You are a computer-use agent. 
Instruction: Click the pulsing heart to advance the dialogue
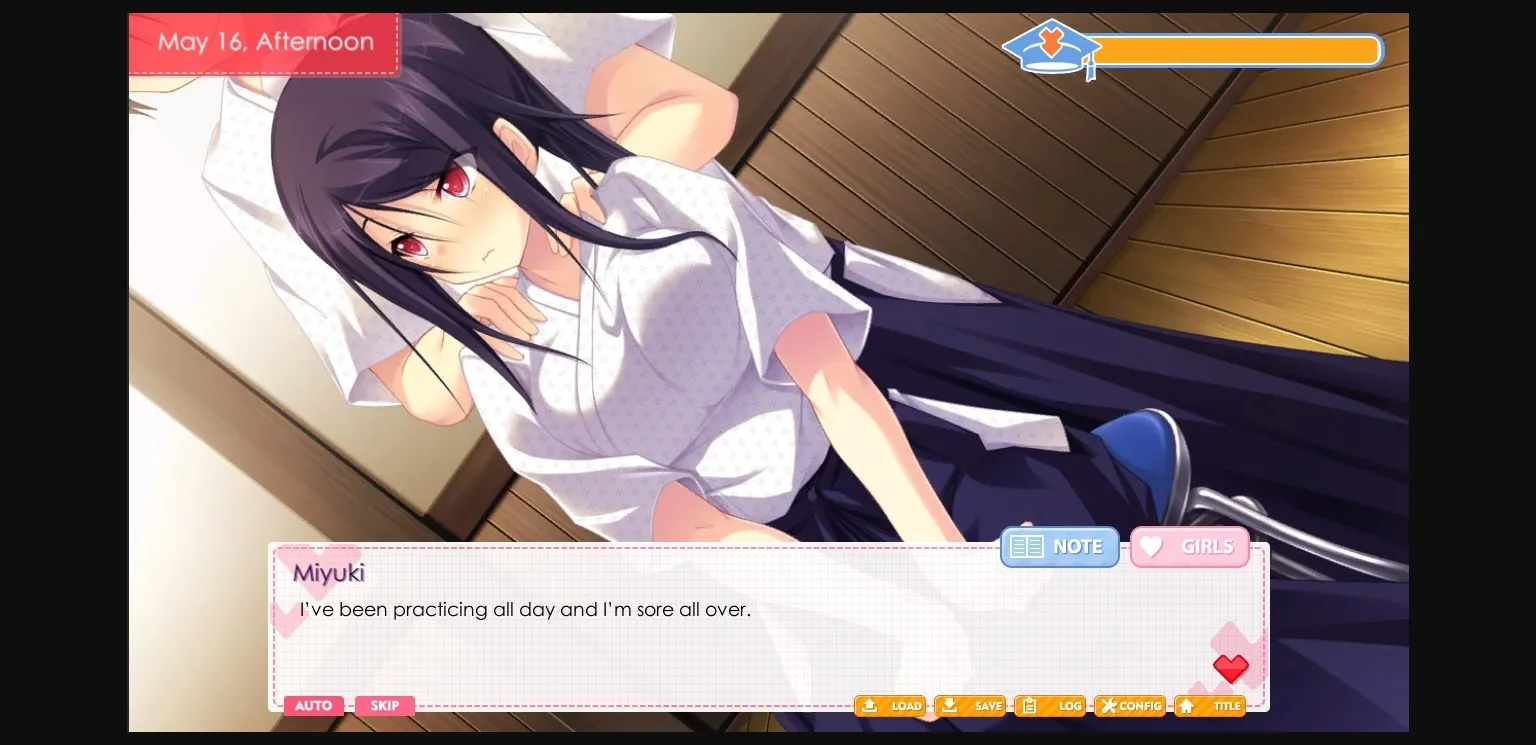1231,668
